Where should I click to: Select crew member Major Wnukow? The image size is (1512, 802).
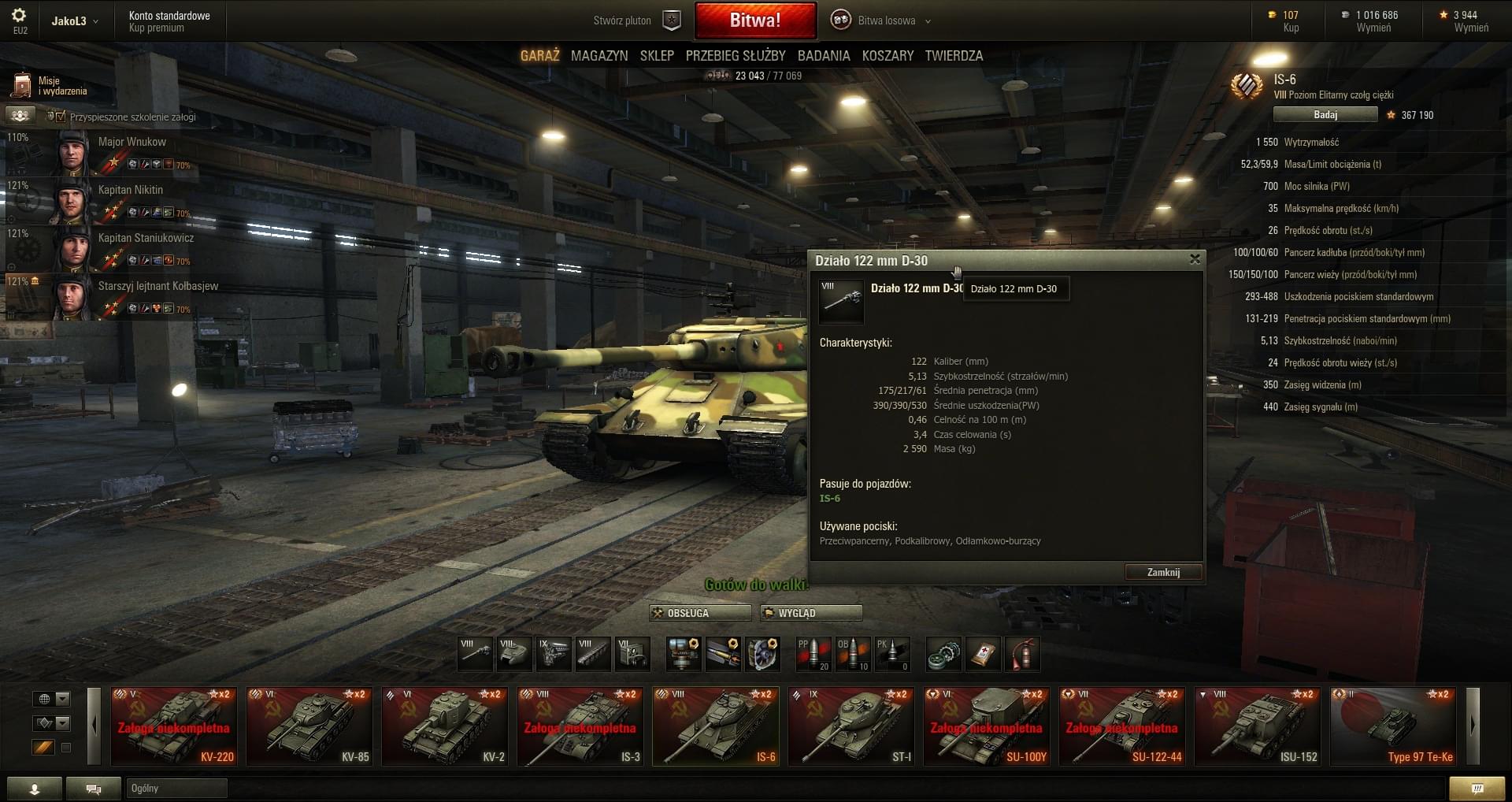[x=102, y=152]
